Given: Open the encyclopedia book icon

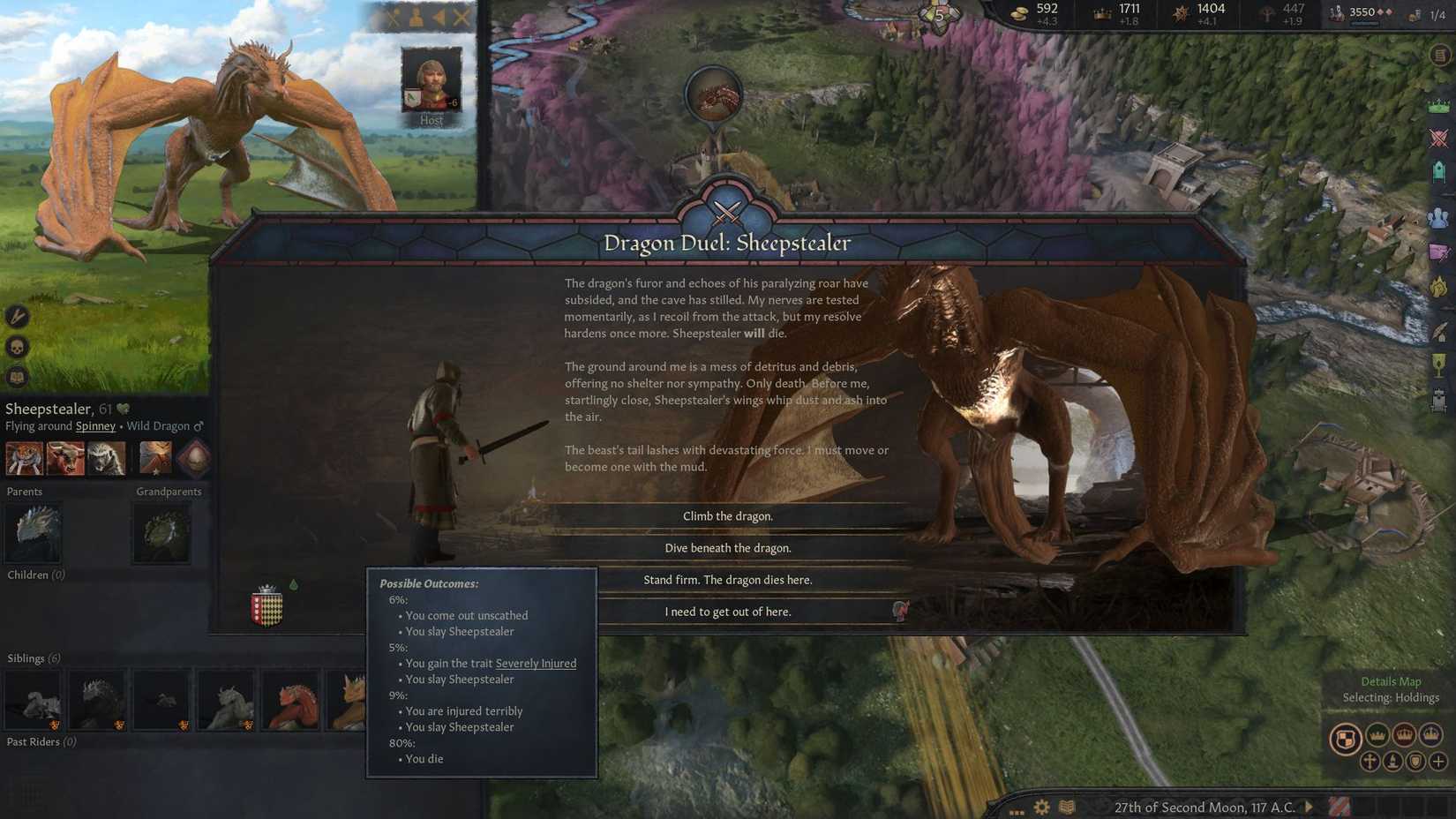Looking at the screenshot, I should 1066,806.
